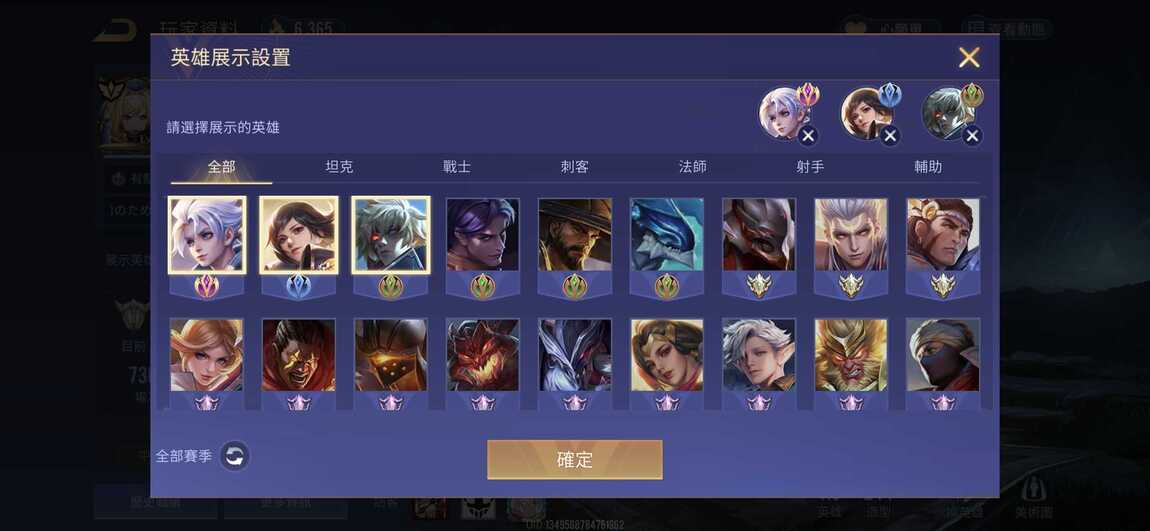The height and width of the screenshot is (531, 1150).
Task: Select the 法師 tab
Action: click(692, 167)
